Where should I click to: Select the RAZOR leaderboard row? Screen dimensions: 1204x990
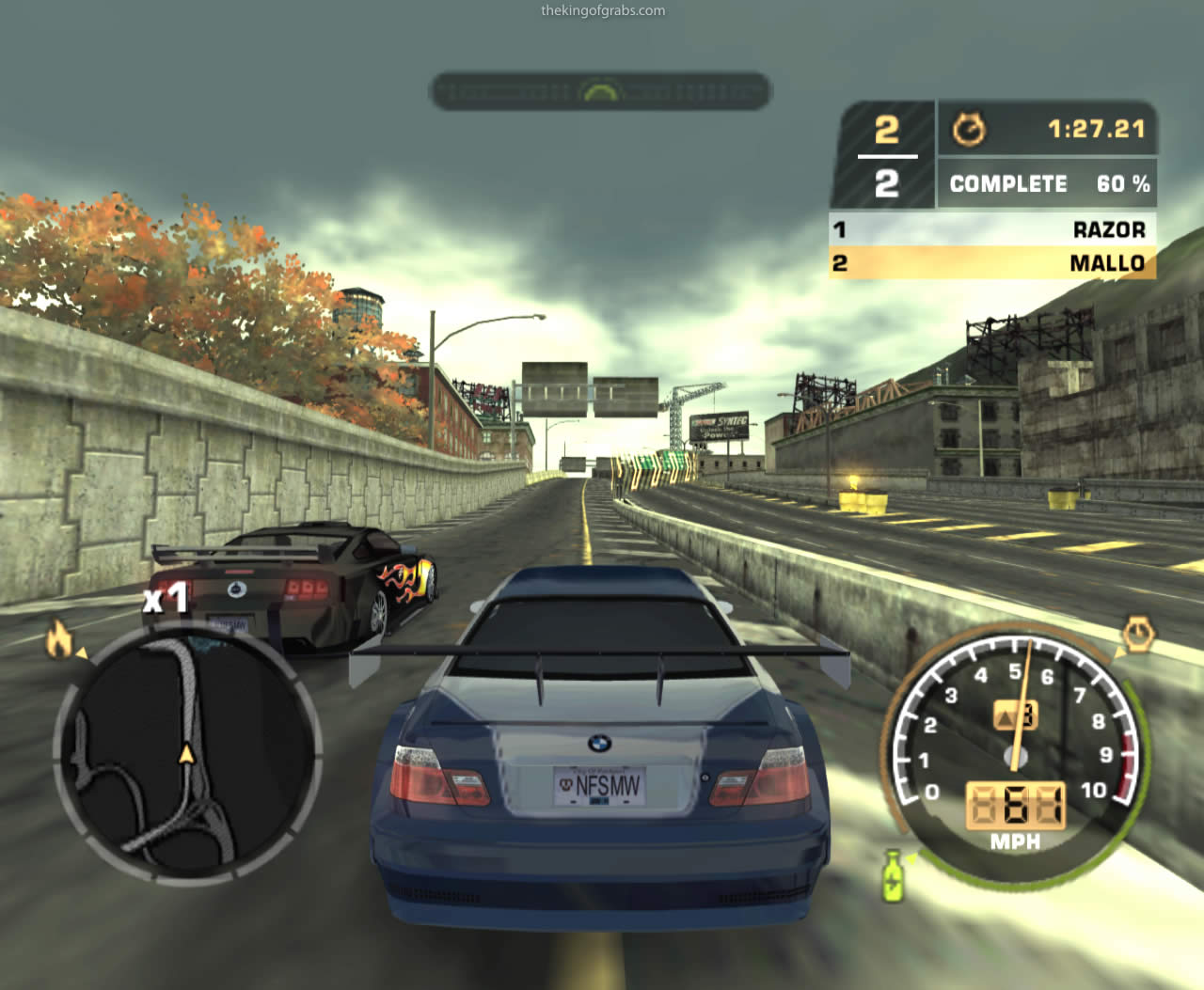point(992,229)
